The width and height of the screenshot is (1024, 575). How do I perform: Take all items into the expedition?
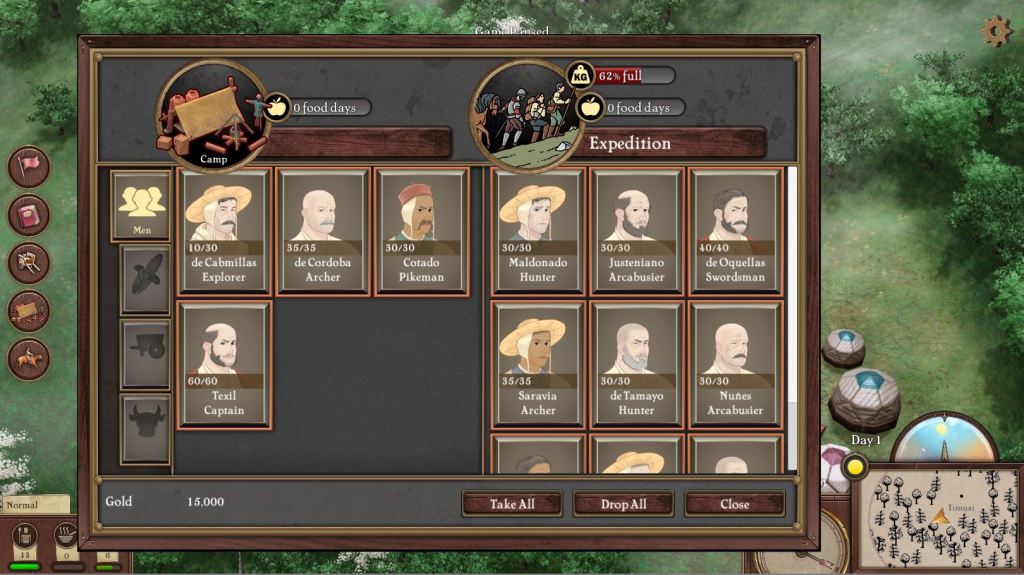(x=511, y=504)
